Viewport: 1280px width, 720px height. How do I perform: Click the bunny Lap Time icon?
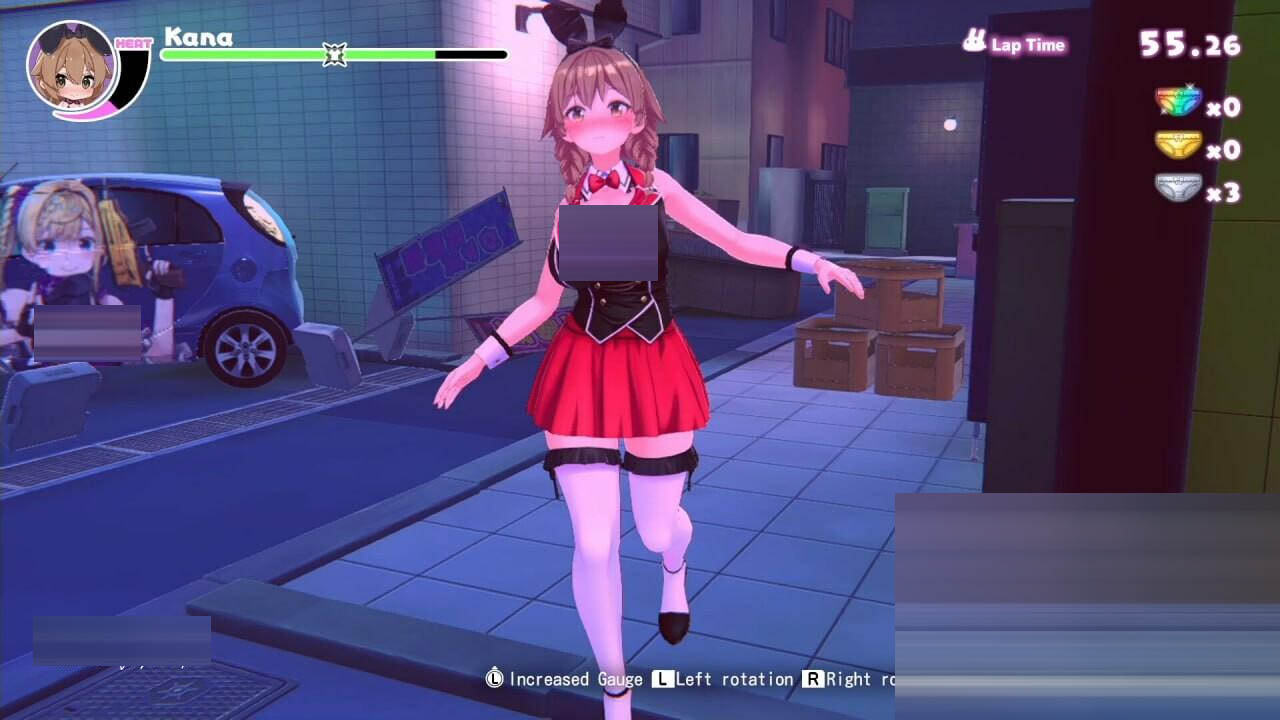click(974, 42)
